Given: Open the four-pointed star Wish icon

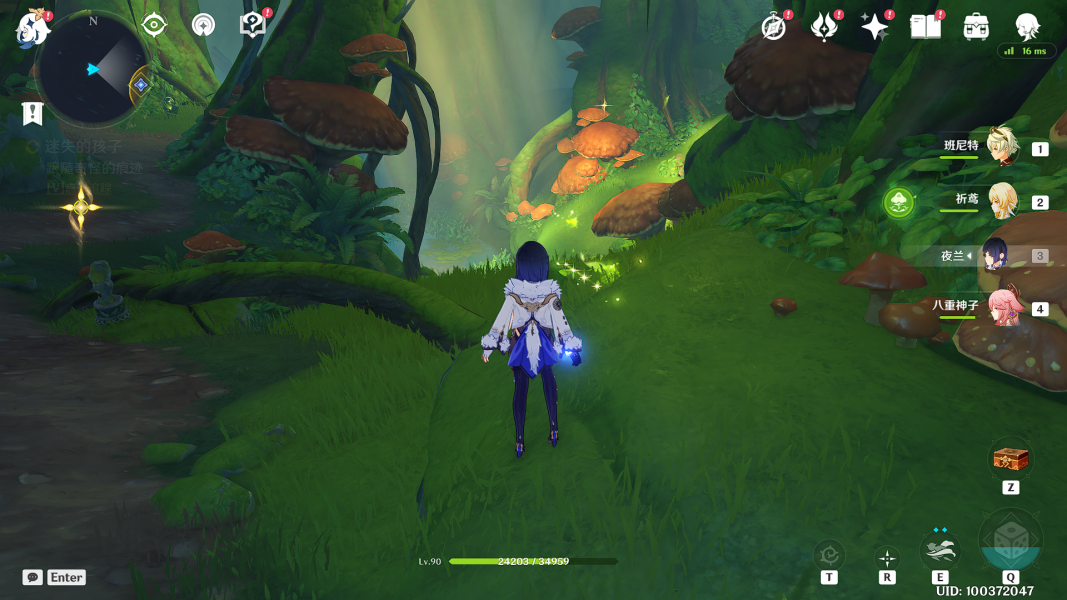Looking at the screenshot, I should [874, 27].
